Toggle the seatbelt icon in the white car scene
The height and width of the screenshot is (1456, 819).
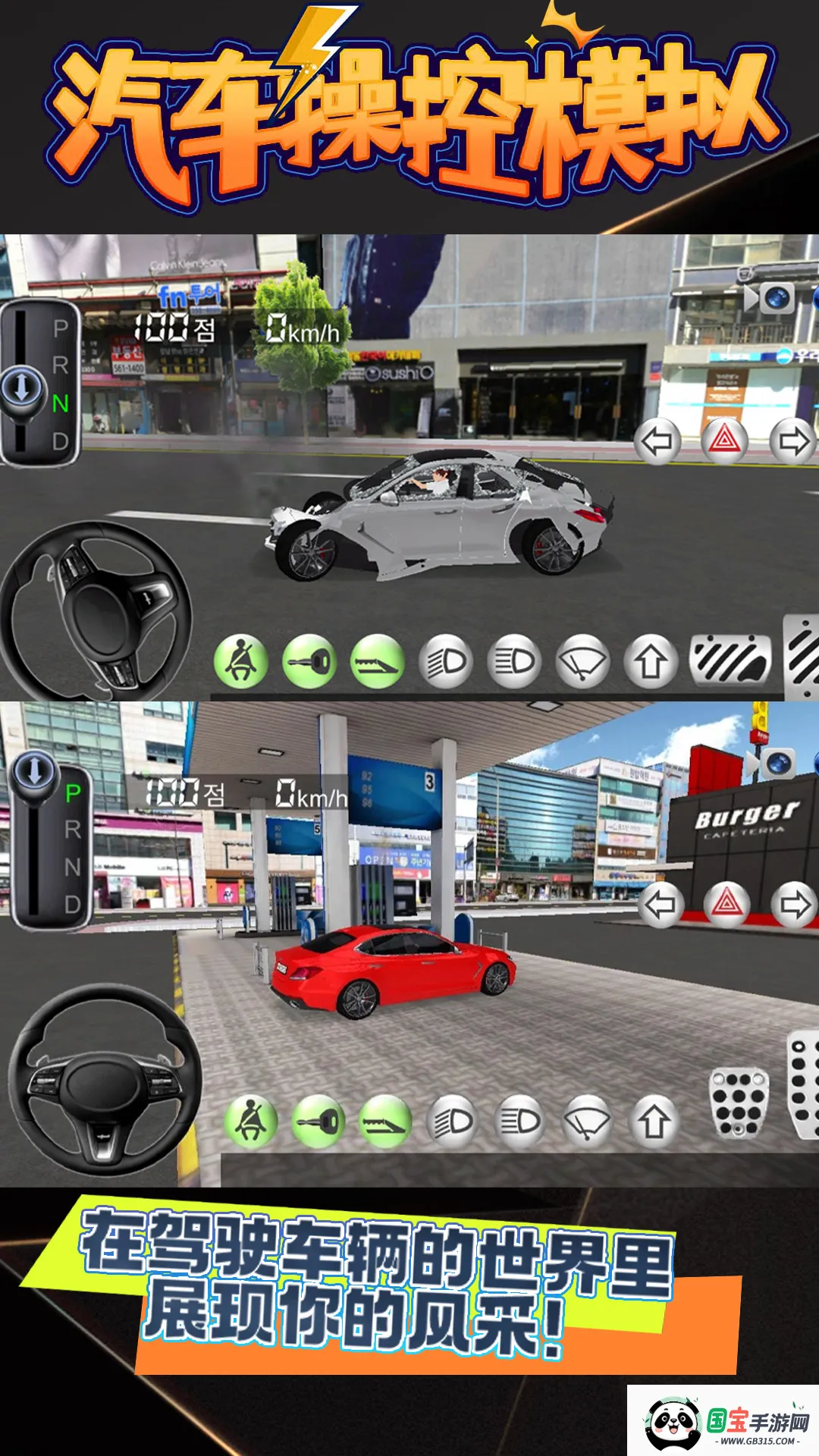(x=241, y=662)
